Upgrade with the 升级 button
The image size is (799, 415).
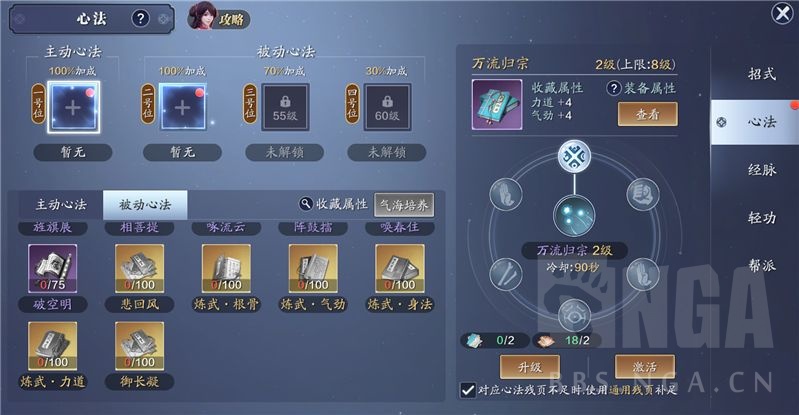pos(526,365)
